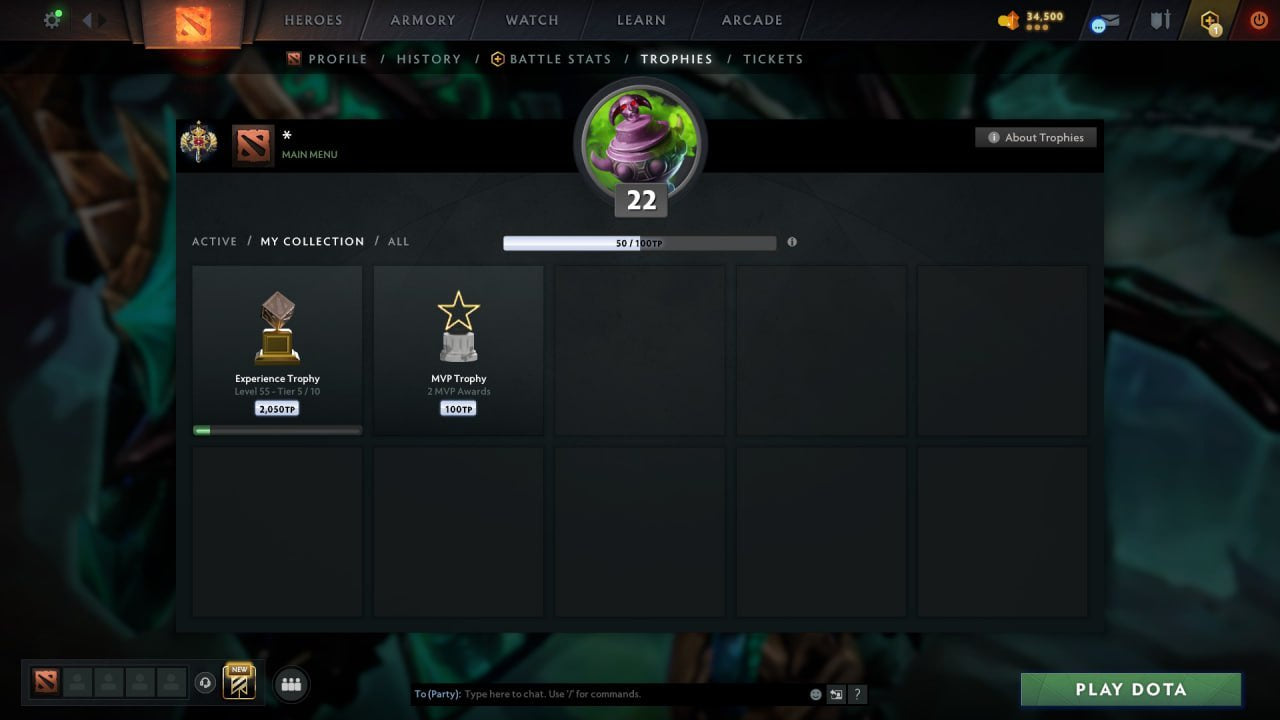Open the WATCH menu
1280x720 pixels.
[x=531, y=20]
